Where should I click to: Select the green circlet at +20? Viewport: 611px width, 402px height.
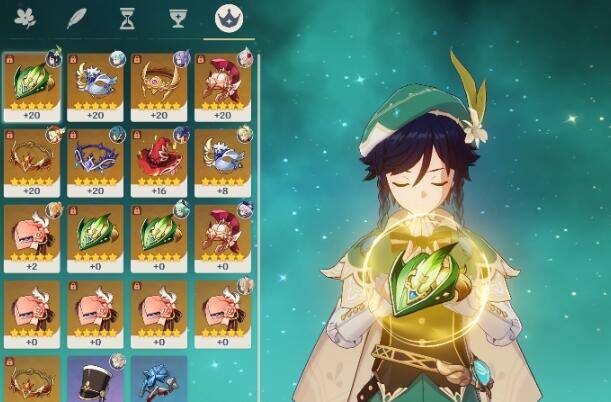click(x=32, y=85)
